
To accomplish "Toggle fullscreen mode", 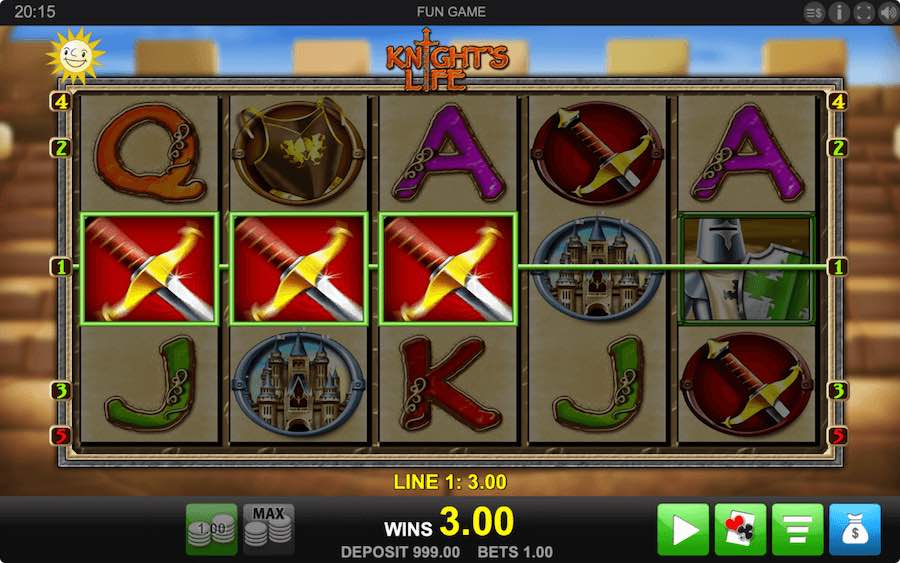I will click(862, 12).
